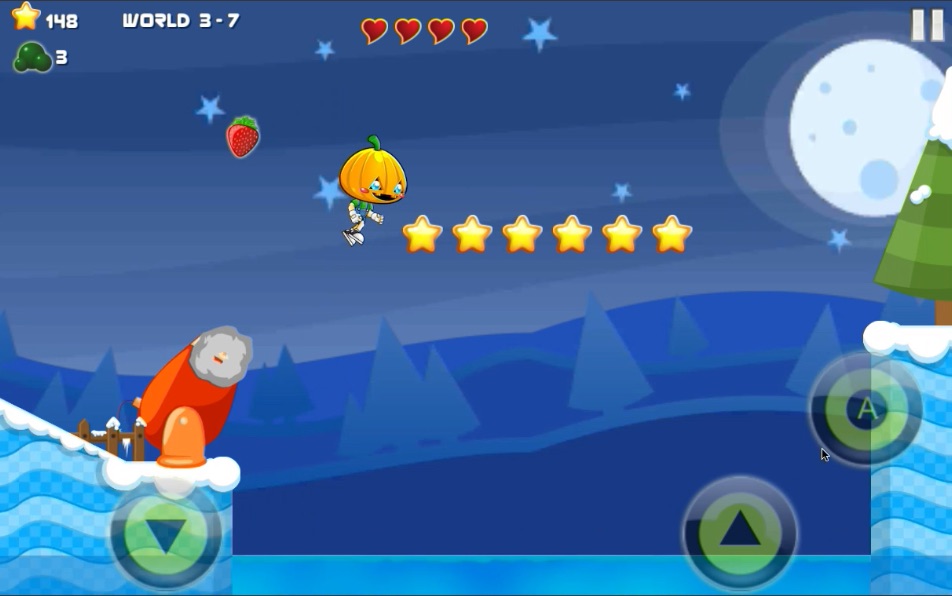Tap the green A action button

(866, 408)
